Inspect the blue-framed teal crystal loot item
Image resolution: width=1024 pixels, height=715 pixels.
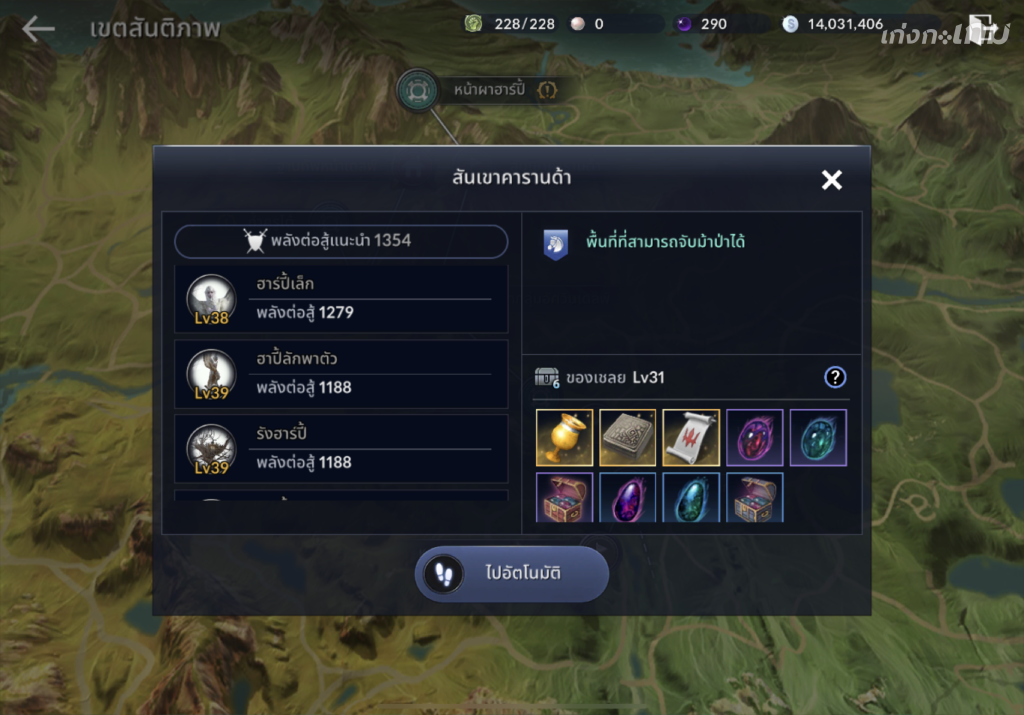tap(691, 498)
